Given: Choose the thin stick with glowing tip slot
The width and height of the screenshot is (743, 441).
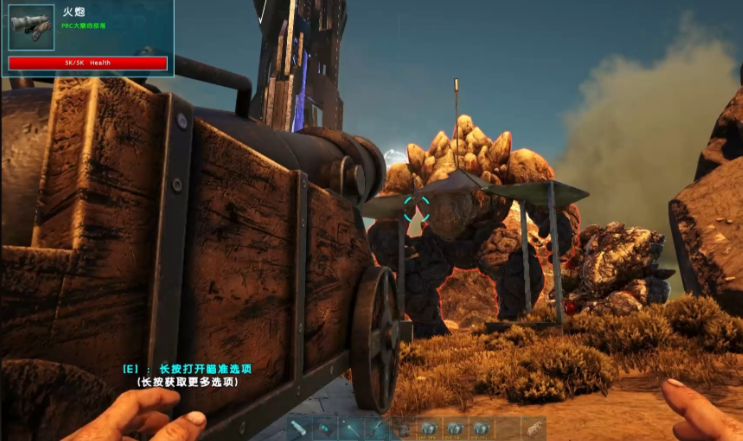Looking at the screenshot, I should 351,428.
